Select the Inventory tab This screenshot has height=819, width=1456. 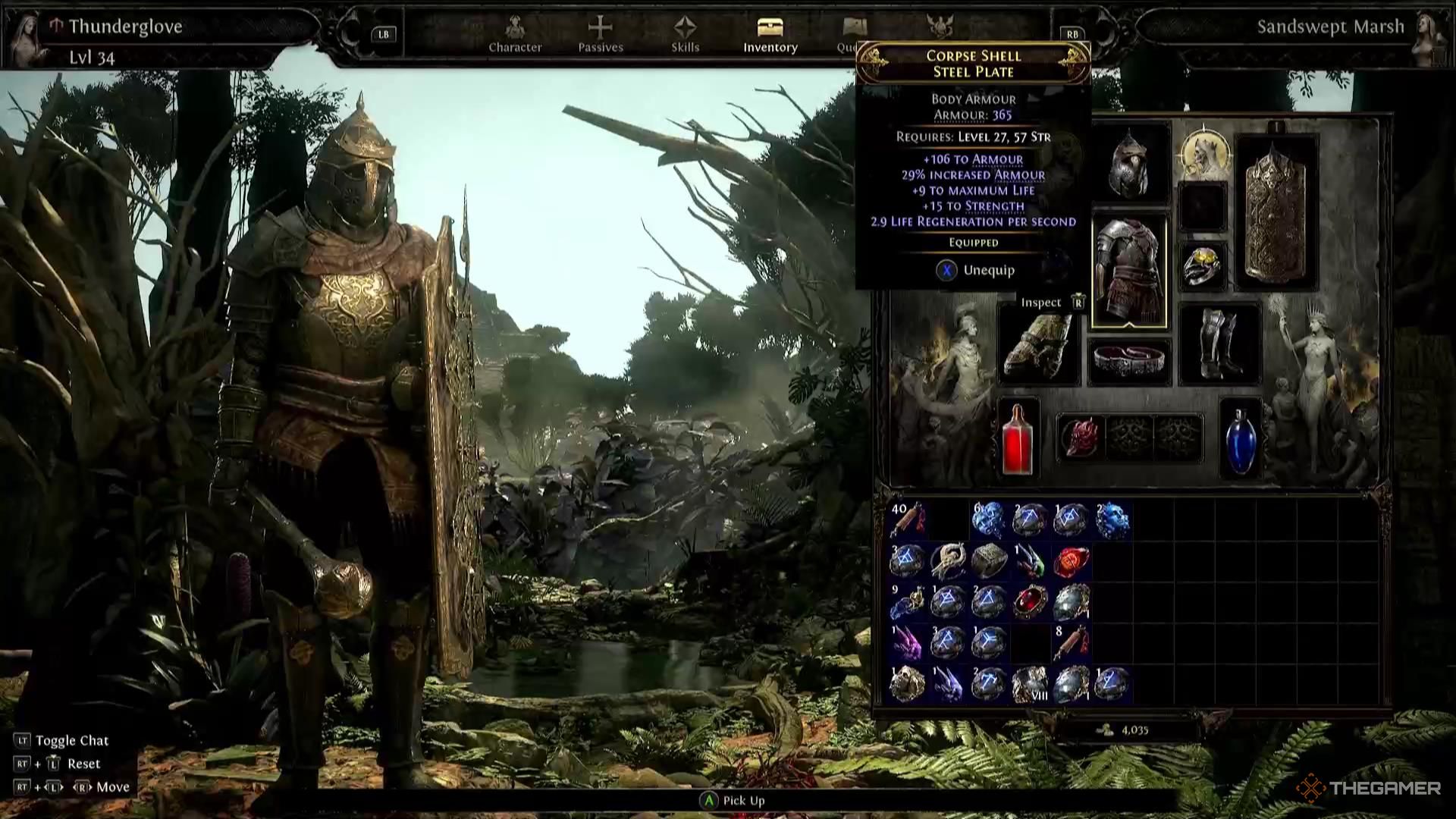pyautogui.click(x=770, y=35)
